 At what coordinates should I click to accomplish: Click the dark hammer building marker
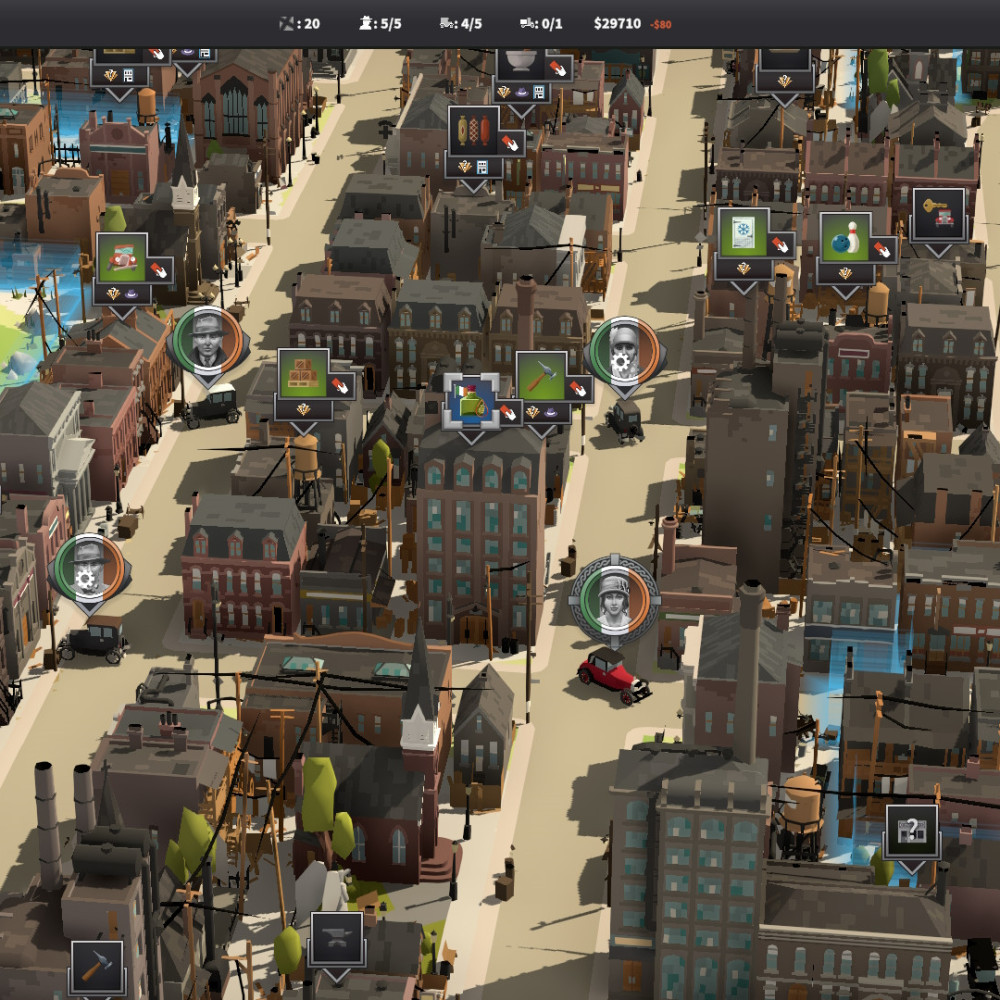click(x=97, y=966)
